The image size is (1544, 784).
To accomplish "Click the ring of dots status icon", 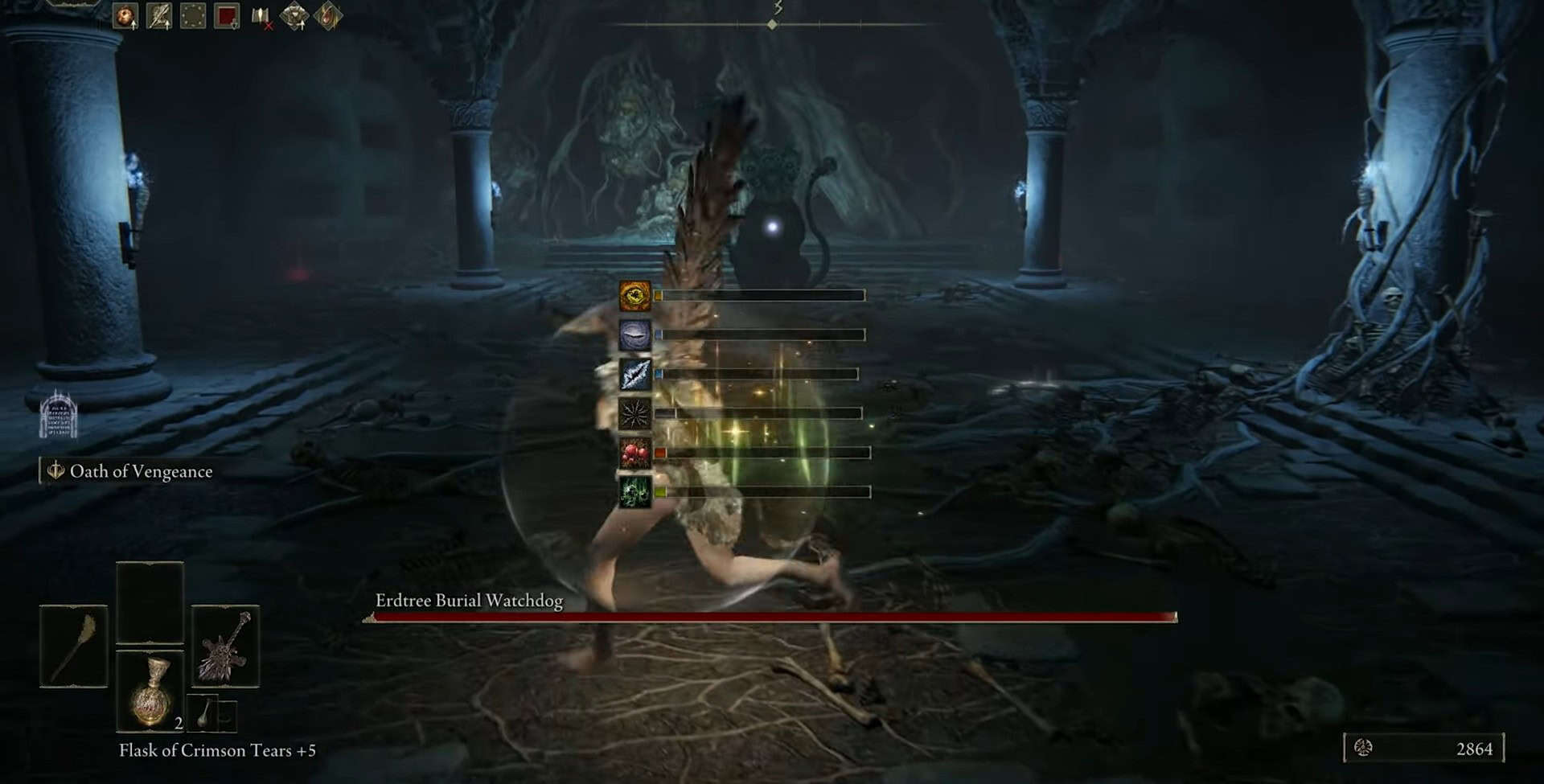I will click(x=193, y=16).
